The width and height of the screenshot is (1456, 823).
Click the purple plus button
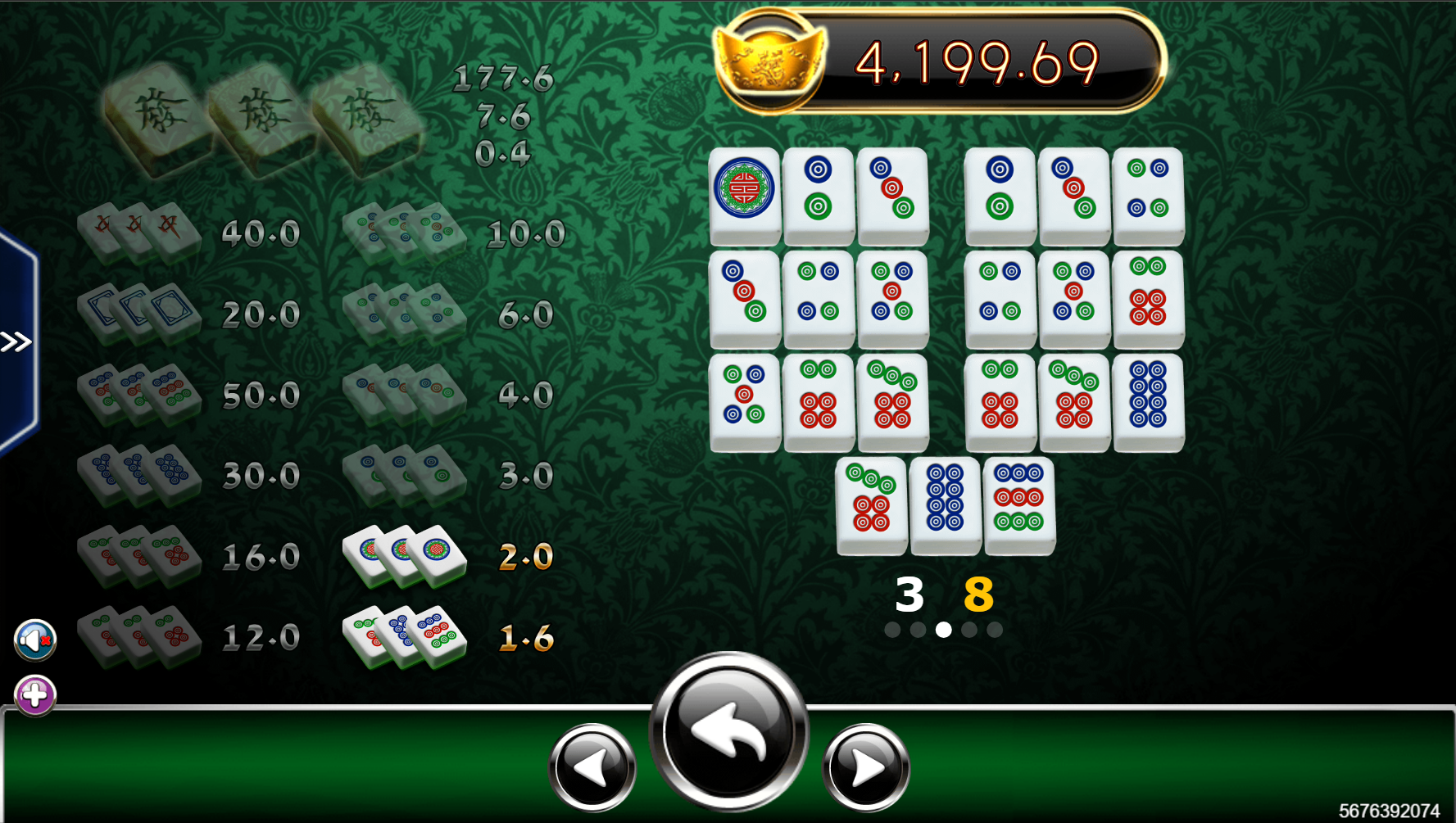coord(35,695)
